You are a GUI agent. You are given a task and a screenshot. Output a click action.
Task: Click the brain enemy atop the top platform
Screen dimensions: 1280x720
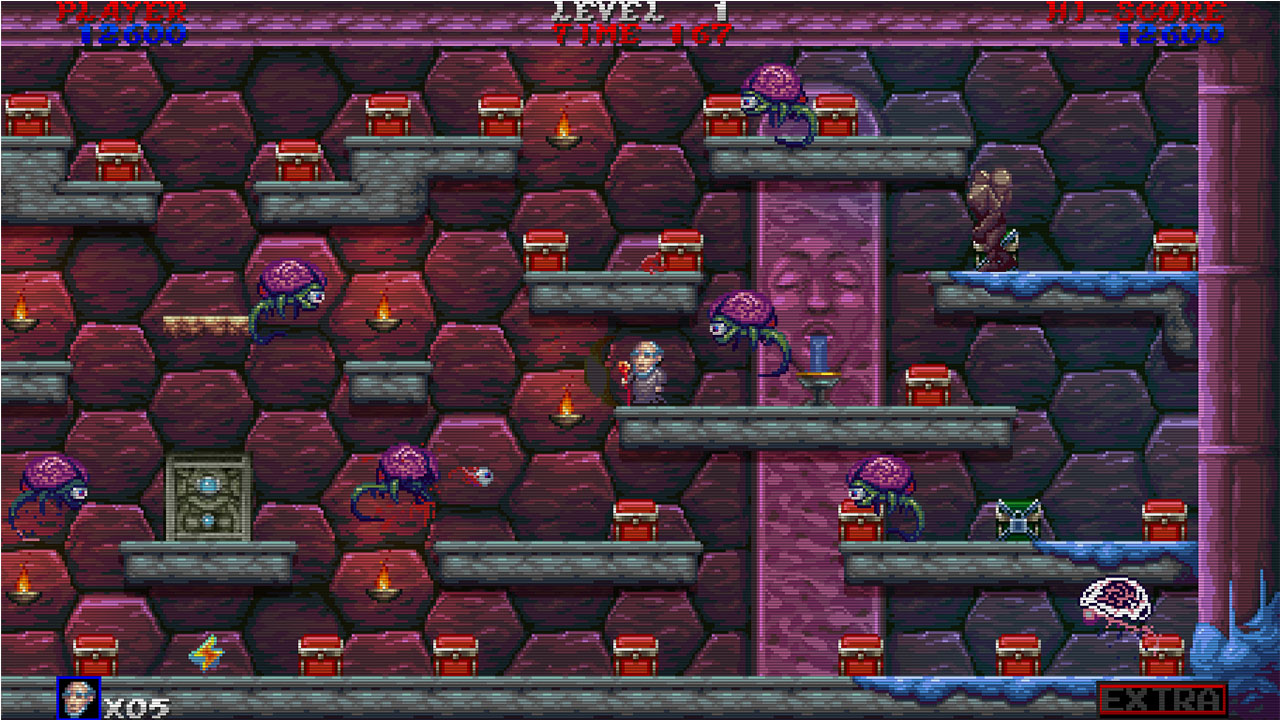click(x=770, y=85)
